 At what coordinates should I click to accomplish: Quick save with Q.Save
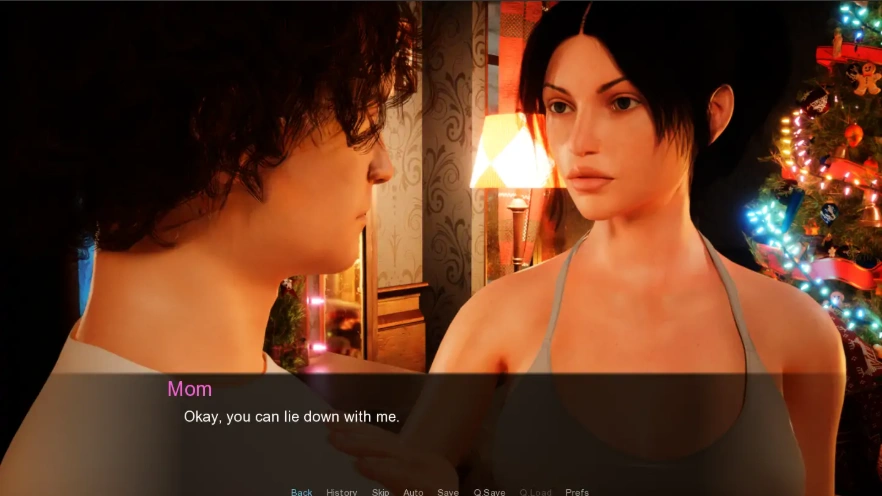click(x=489, y=492)
